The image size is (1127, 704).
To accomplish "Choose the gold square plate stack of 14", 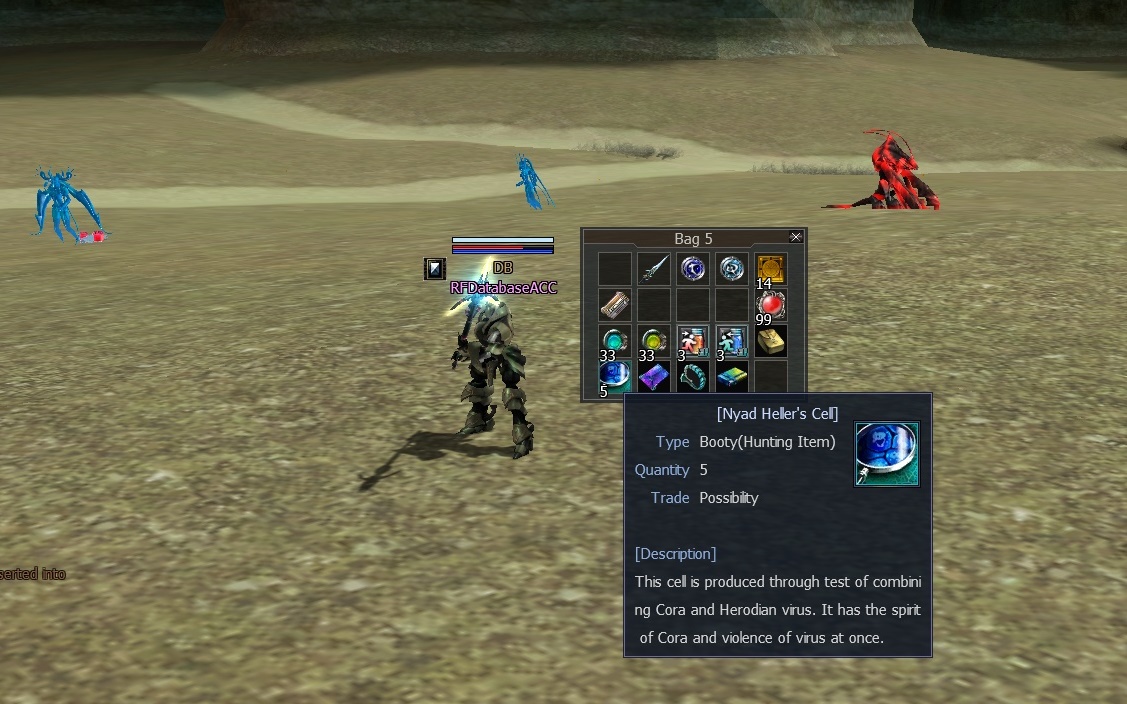I will tap(770, 268).
